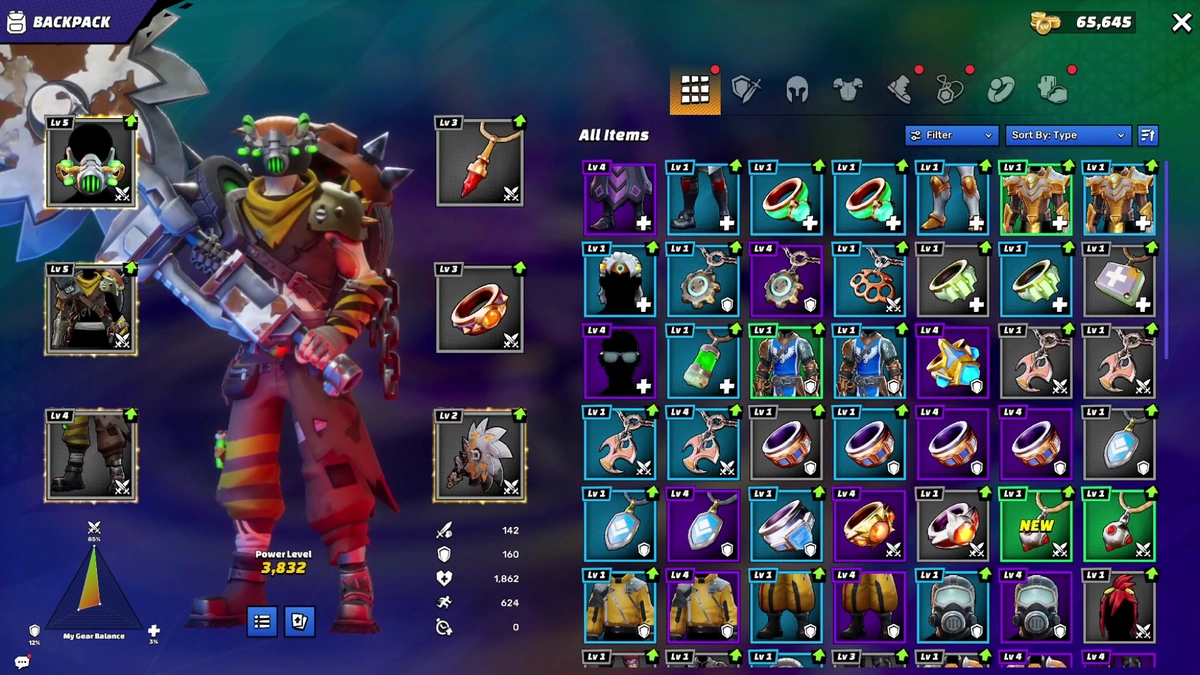This screenshot has height=675, width=1200.
Task: Choose the sunglasses head item
Action: [x=620, y=361]
